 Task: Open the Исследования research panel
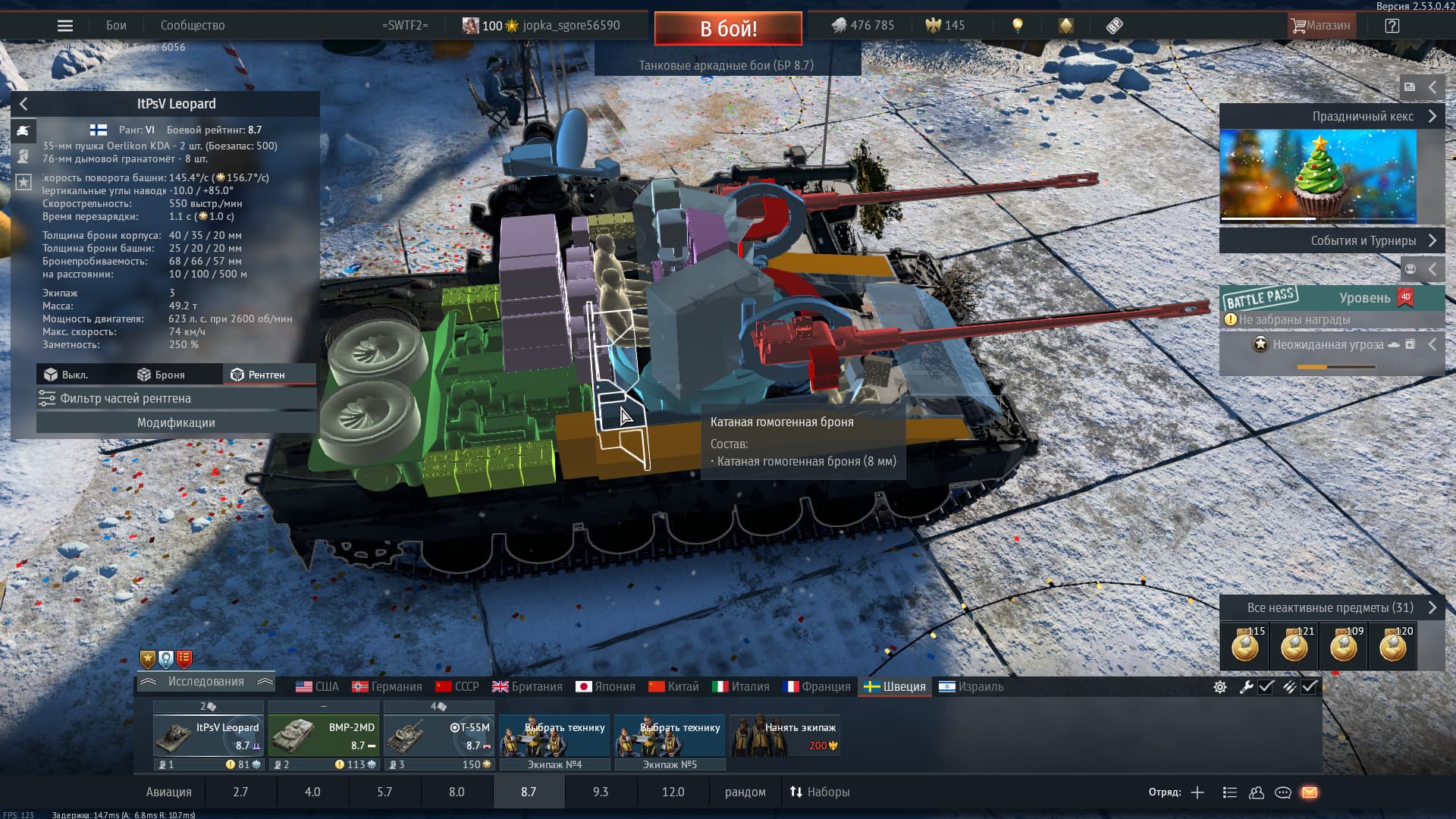click(206, 682)
